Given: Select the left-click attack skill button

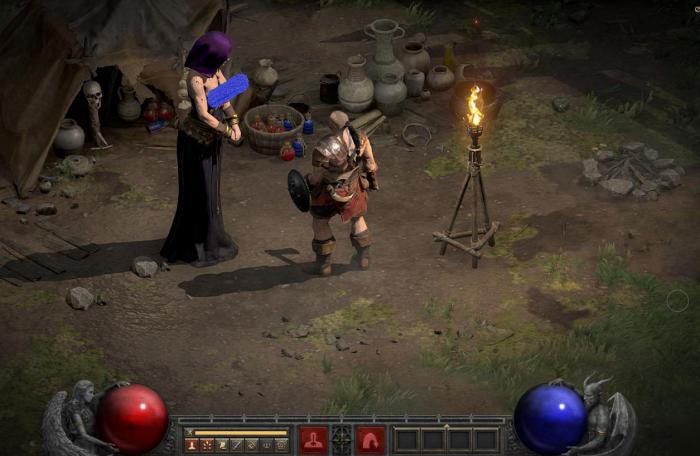Looking at the screenshot, I should (313, 439).
